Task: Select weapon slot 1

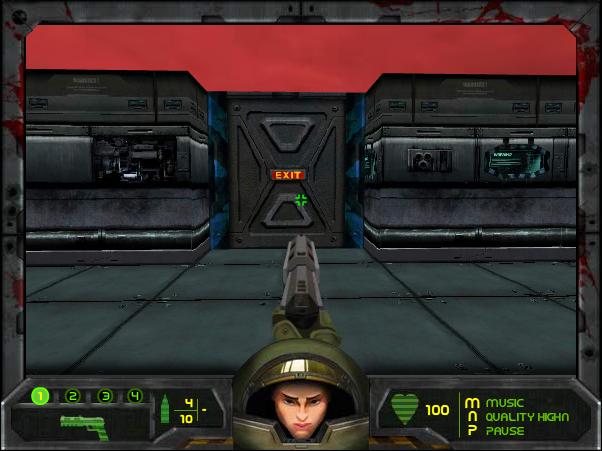Action: click(x=40, y=396)
